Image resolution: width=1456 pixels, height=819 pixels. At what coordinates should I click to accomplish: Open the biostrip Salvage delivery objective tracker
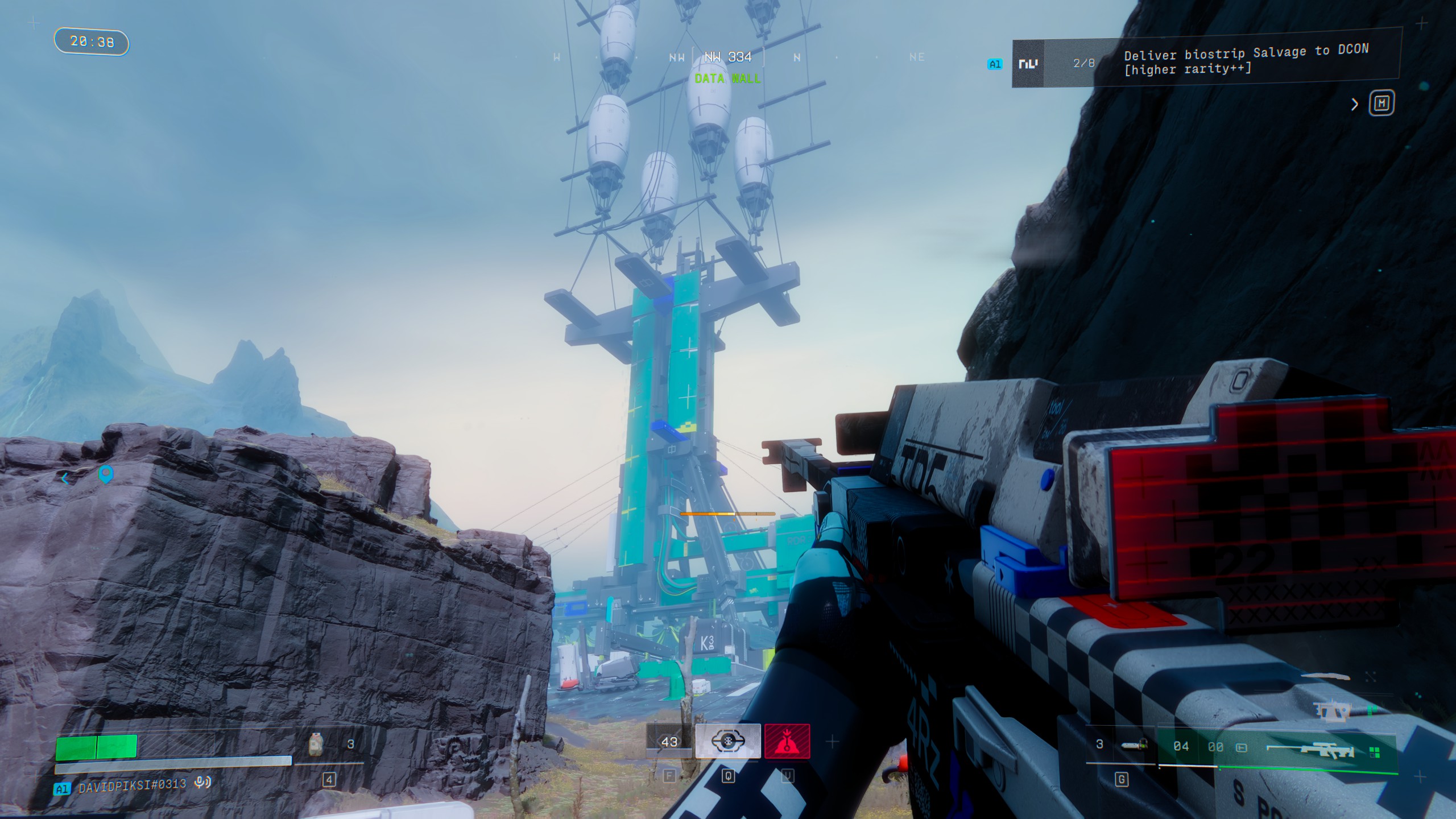click(1246, 60)
